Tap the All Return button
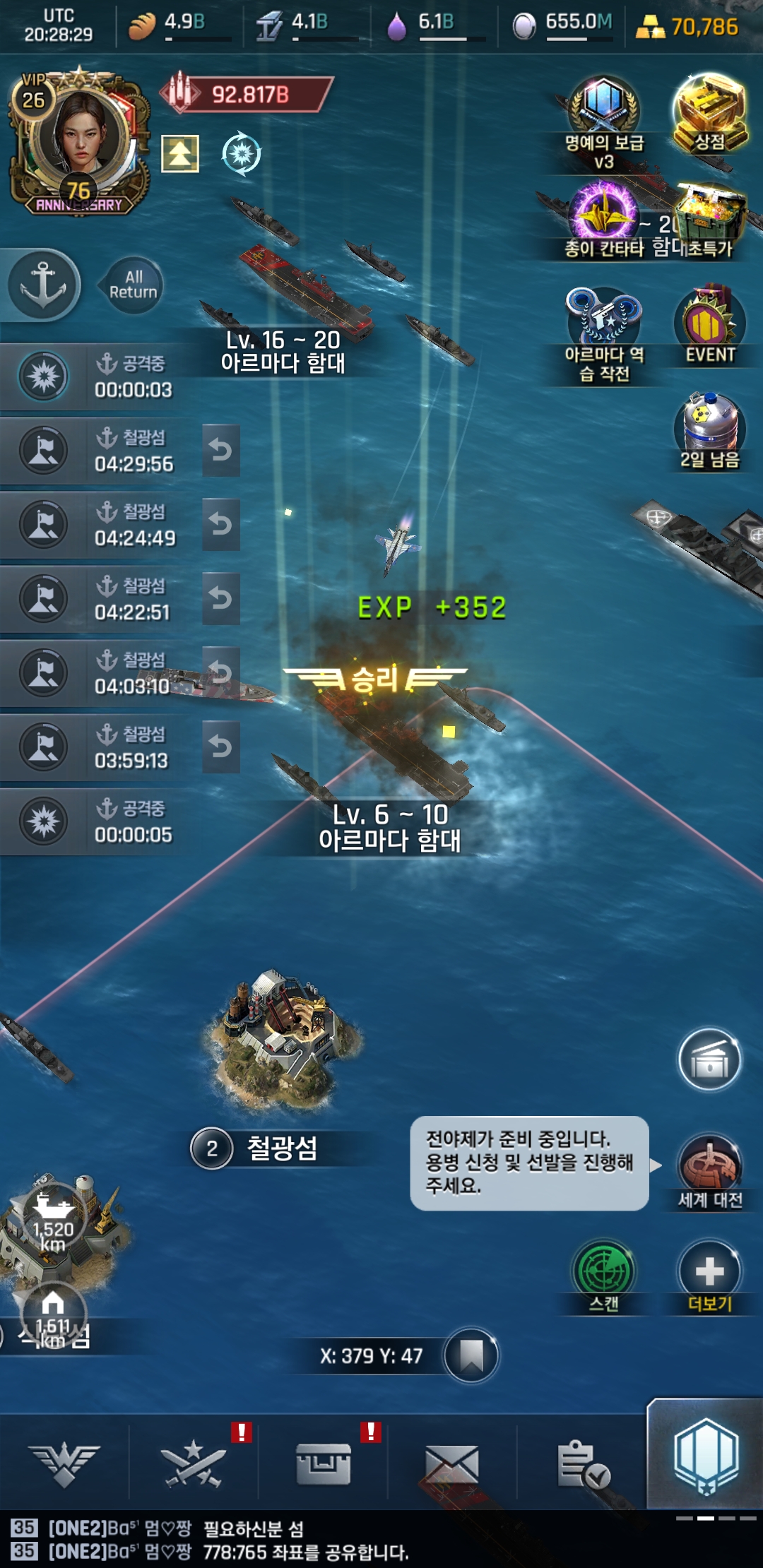763x1568 pixels. (x=133, y=285)
